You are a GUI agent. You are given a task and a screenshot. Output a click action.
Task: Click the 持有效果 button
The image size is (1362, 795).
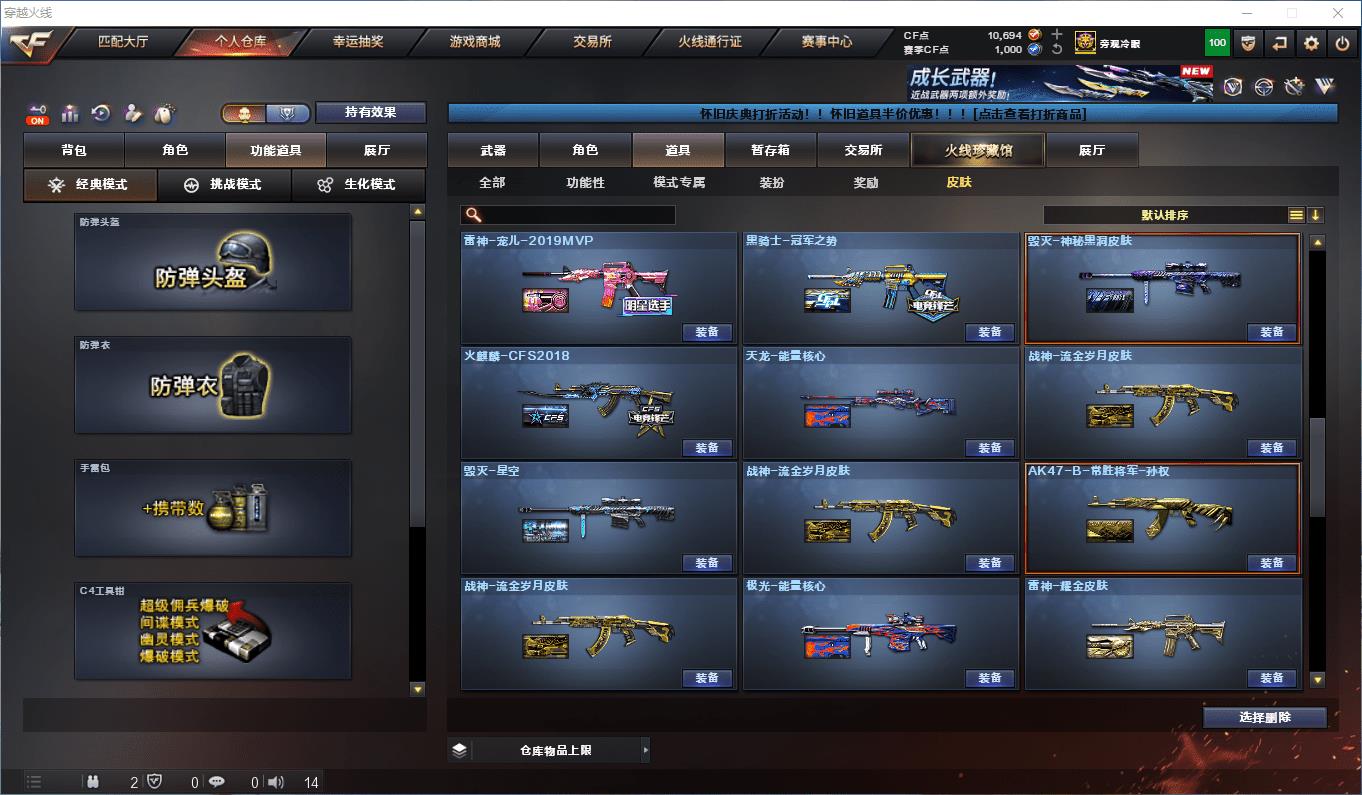[371, 112]
